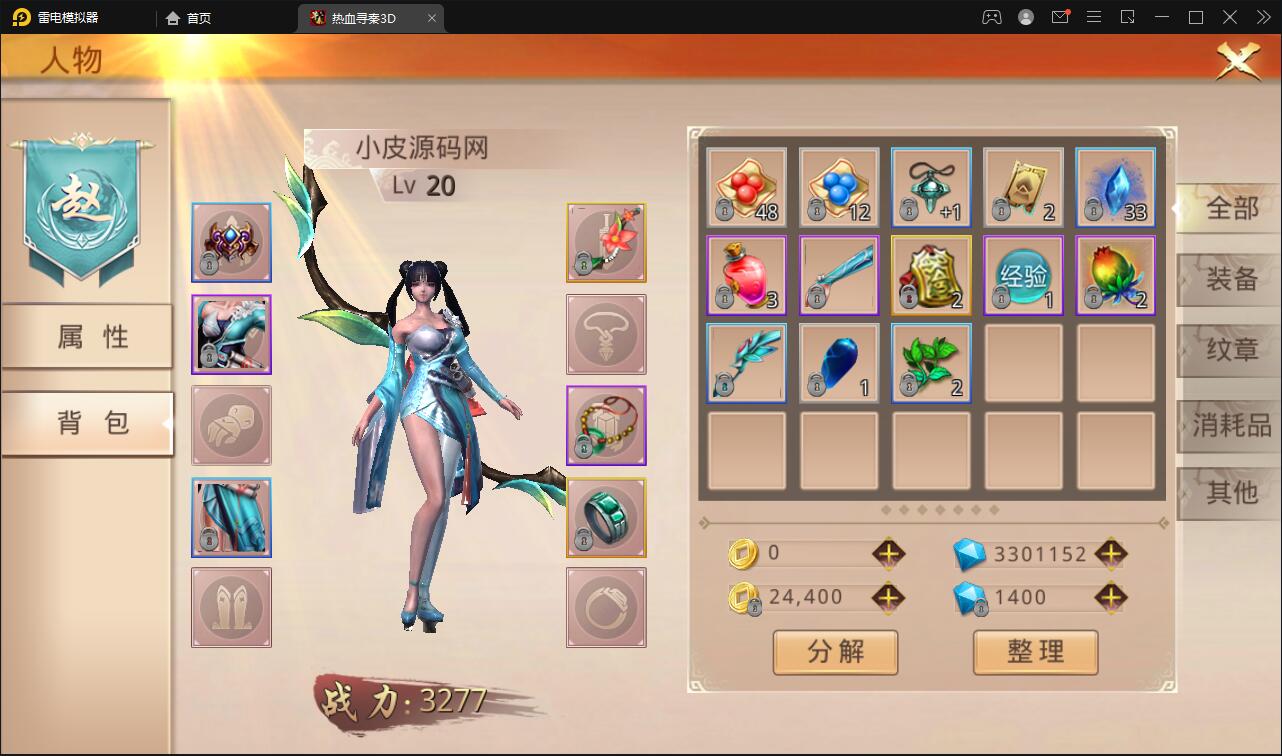Sort the bag with the 整理 button
Image resolution: width=1282 pixels, height=756 pixels.
pyautogui.click(x=1035, y=652)
